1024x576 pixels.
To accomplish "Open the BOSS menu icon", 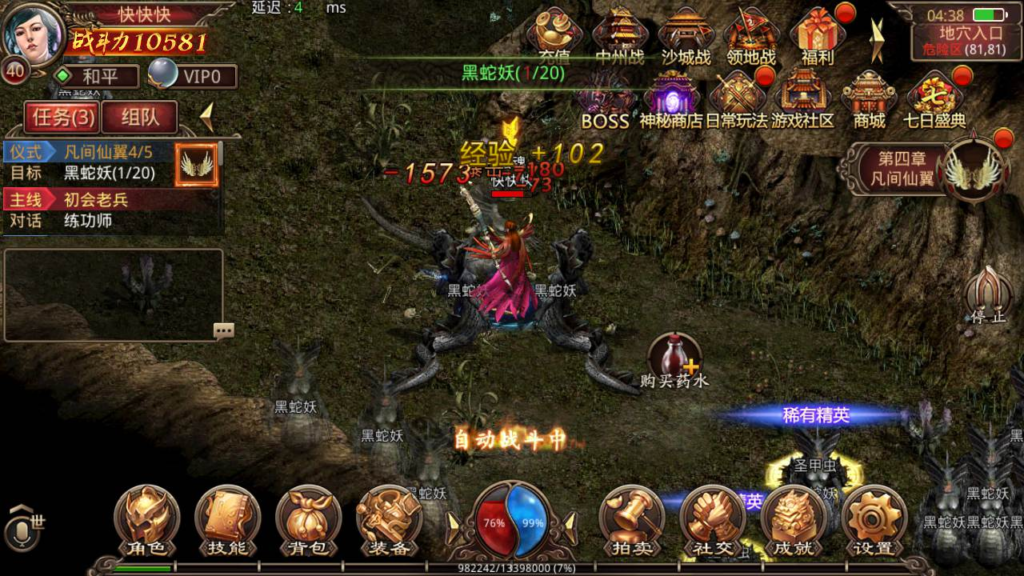I will pos(605,101).
